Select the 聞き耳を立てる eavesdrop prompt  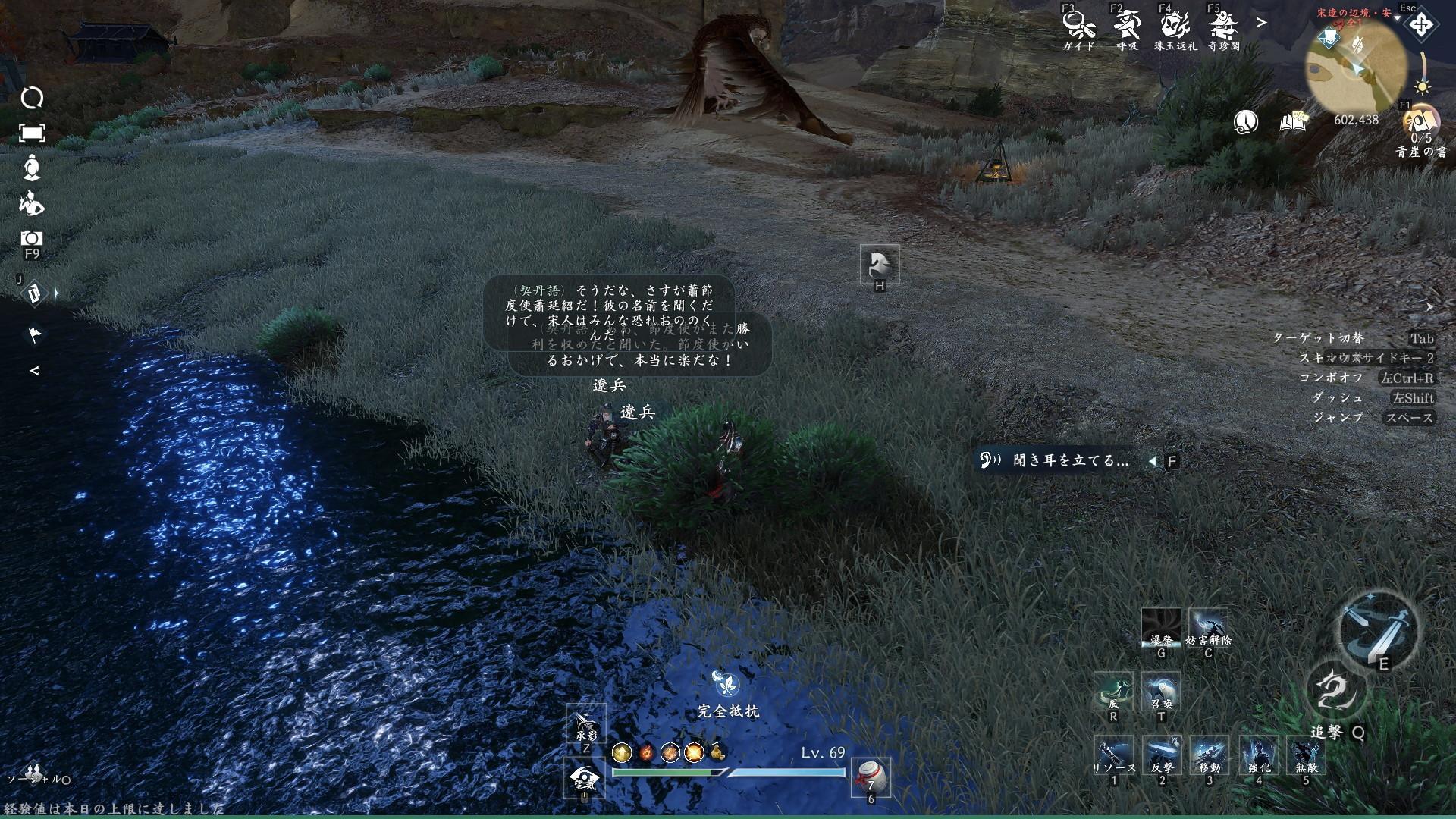(x=1071, y=460)
